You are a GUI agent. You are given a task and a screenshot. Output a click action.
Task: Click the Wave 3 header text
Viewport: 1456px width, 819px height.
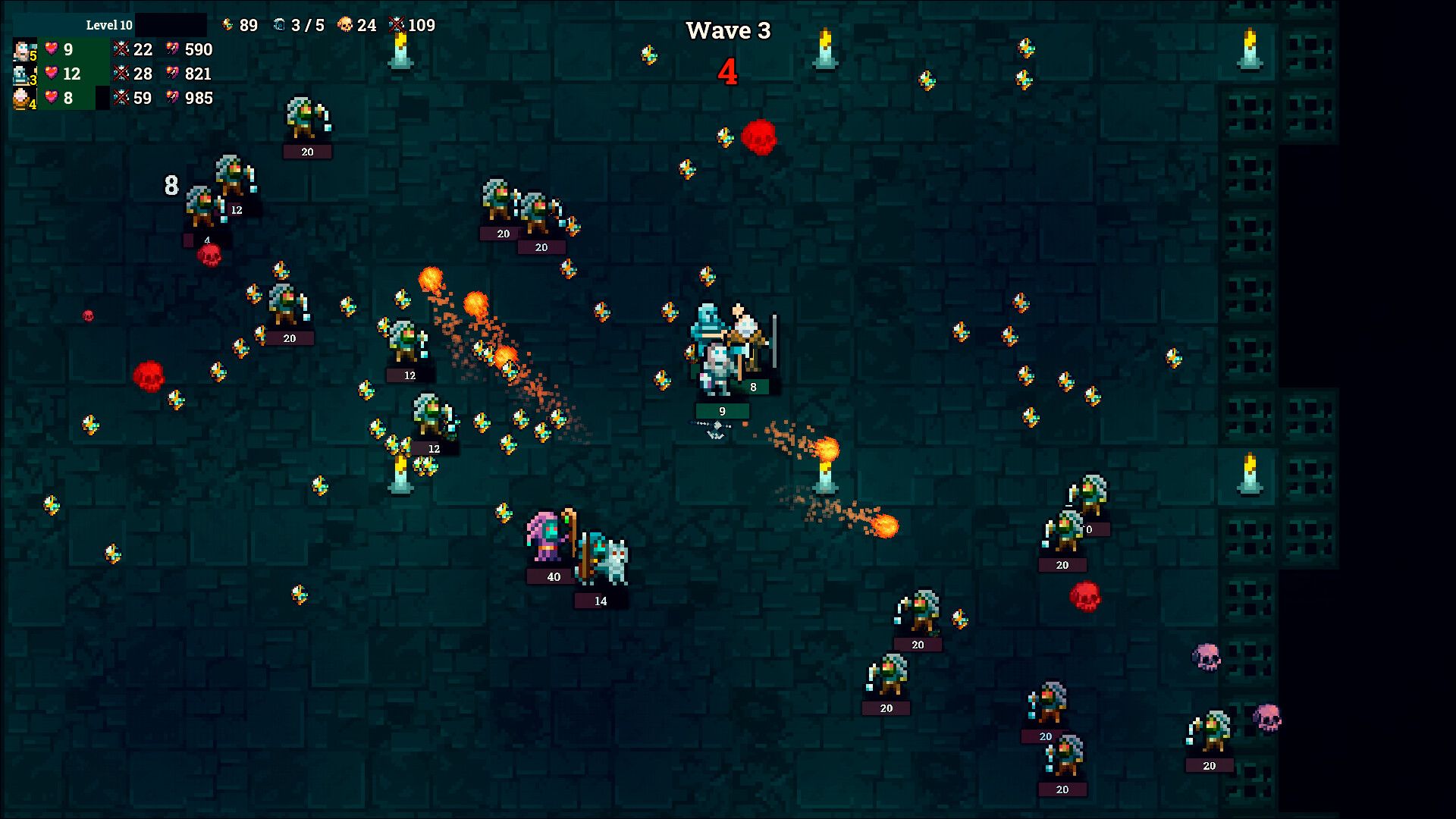tap(728, 30)
